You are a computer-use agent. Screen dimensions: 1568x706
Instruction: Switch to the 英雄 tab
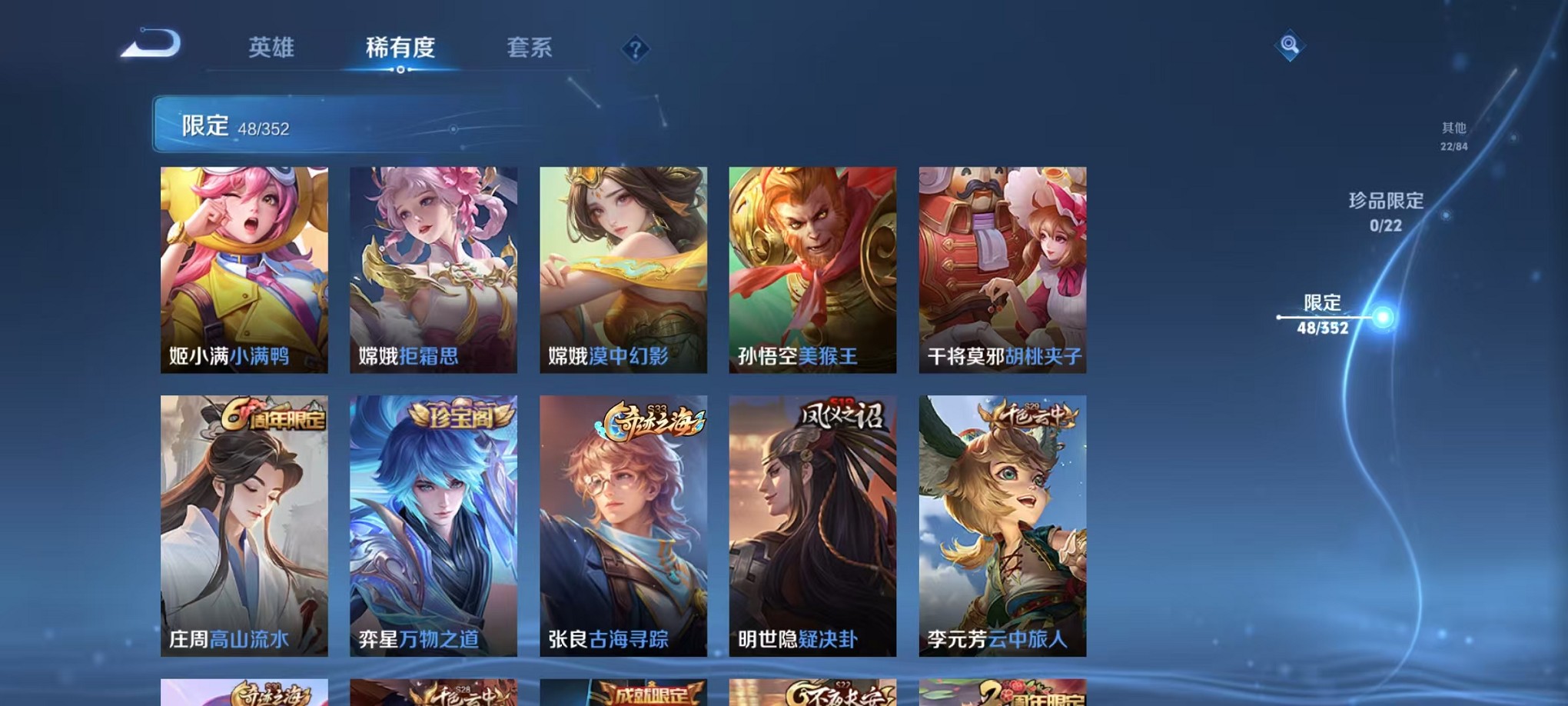[273, 48]
